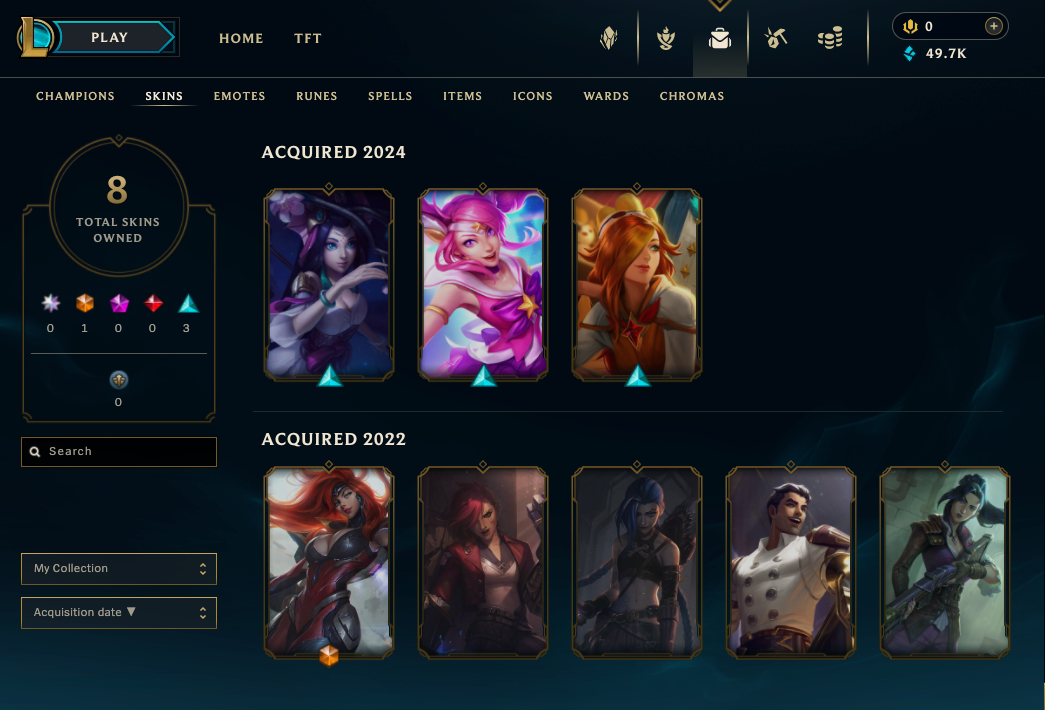Viewport: 1045px width, 710px height.
Task: Switch to the TFT section
Action: click(x=308, y=38)
